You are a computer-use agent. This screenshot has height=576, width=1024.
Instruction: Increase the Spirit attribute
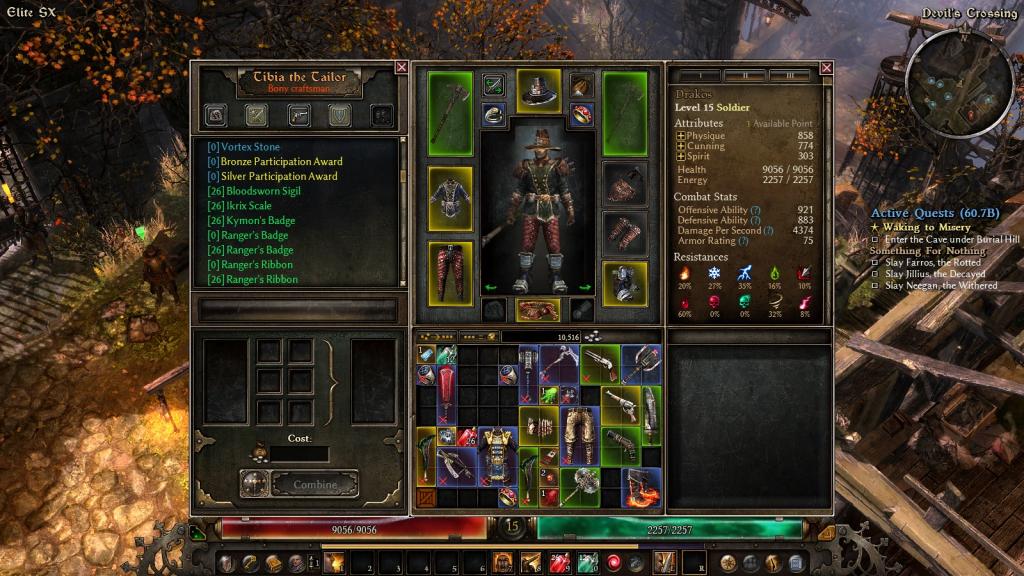pos(681,157)
